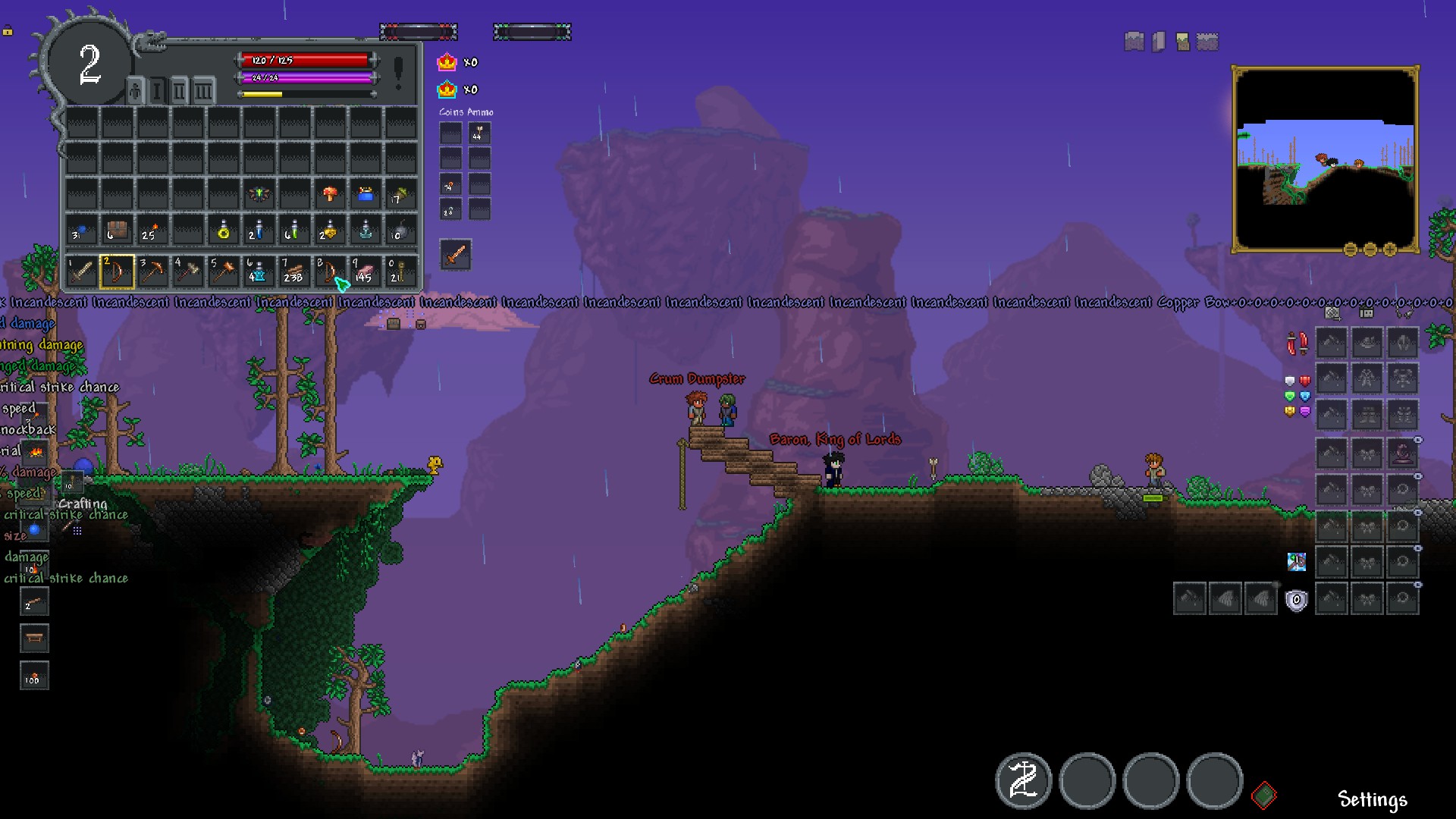Click the red mushroom inventory slot
This screenshot has width=1456, height=819.
(330, 194)
